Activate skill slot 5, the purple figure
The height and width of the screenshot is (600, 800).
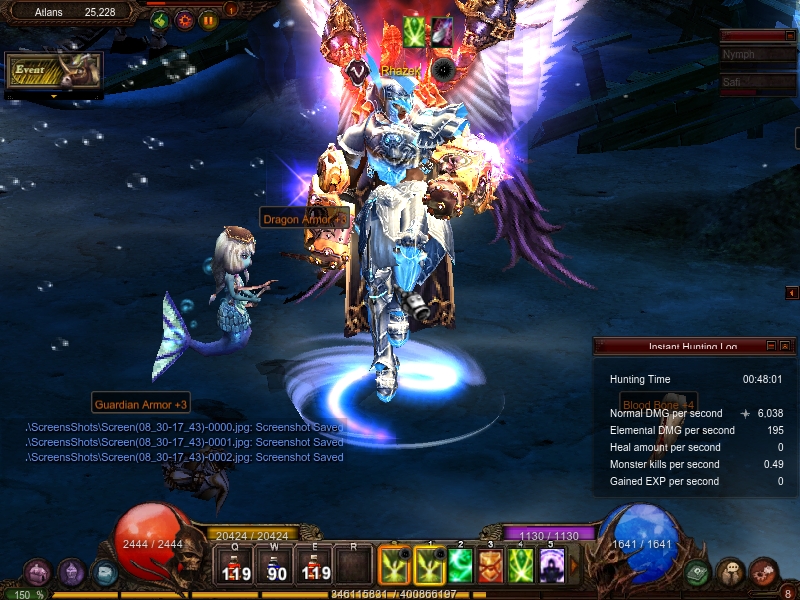(x=552, y=566)
